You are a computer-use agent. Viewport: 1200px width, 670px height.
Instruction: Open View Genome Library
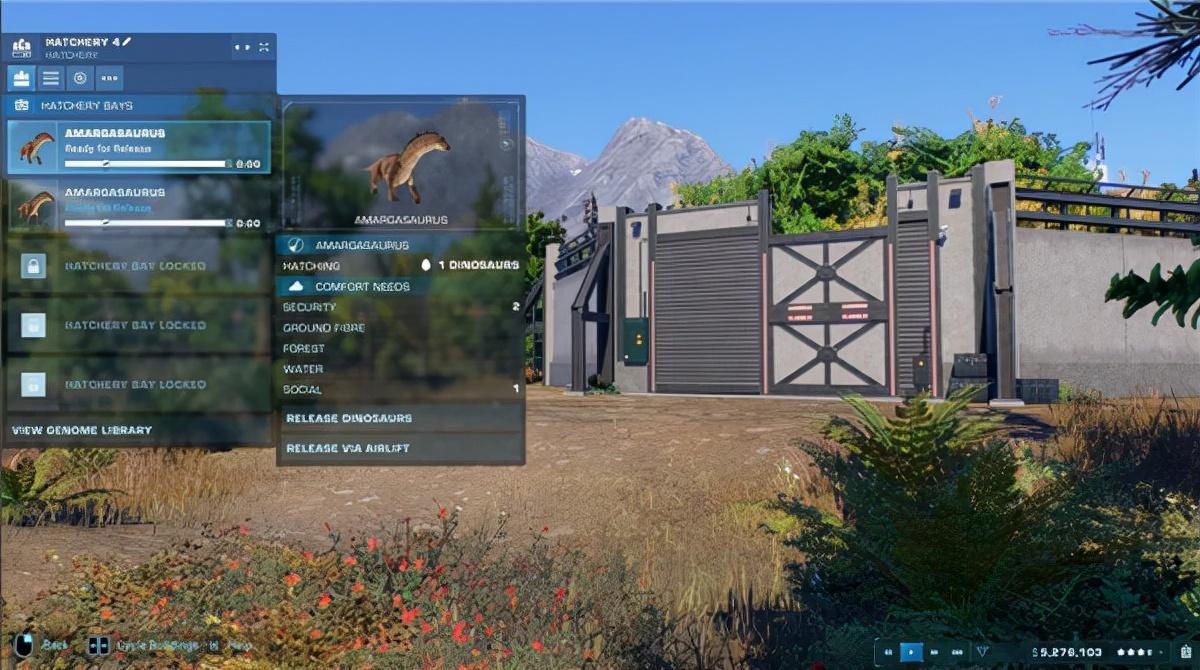(x=82, y=430)
